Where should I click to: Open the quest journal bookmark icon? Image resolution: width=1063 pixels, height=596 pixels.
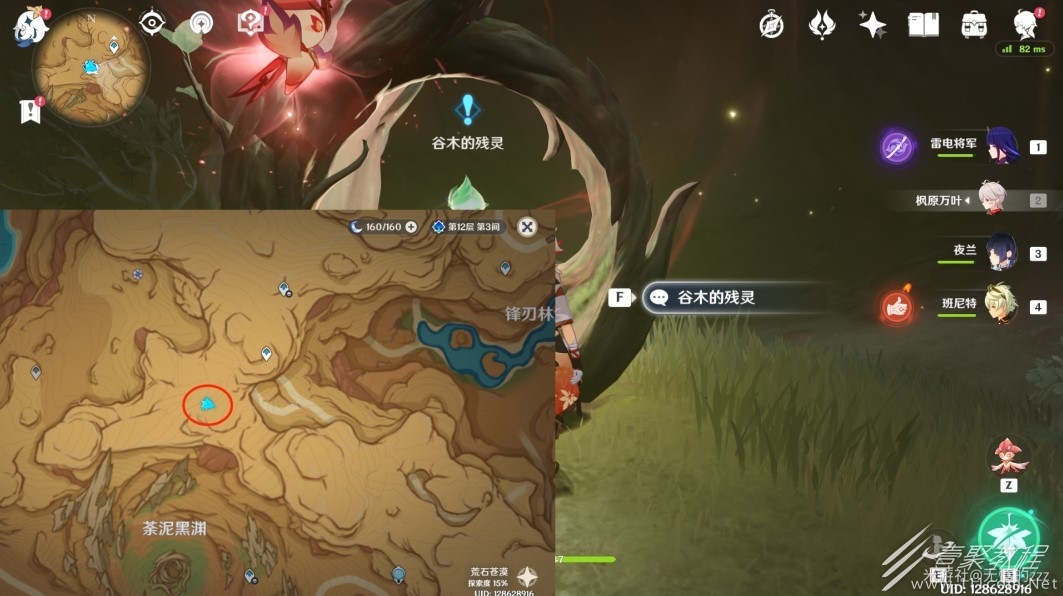pos(30,112)
